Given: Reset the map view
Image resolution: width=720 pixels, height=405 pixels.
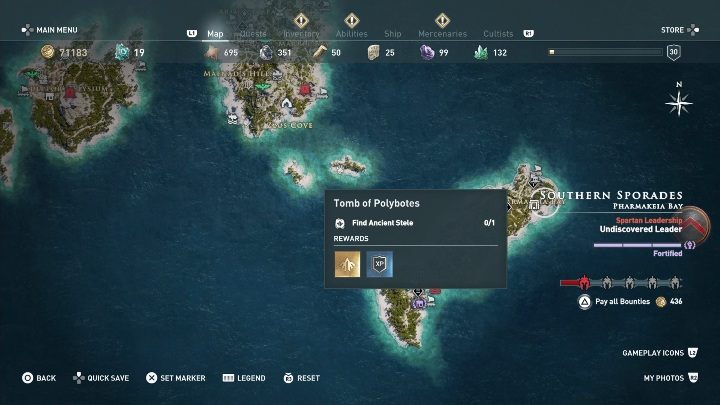Looking at the screenshot, I should tap(301, 378).
